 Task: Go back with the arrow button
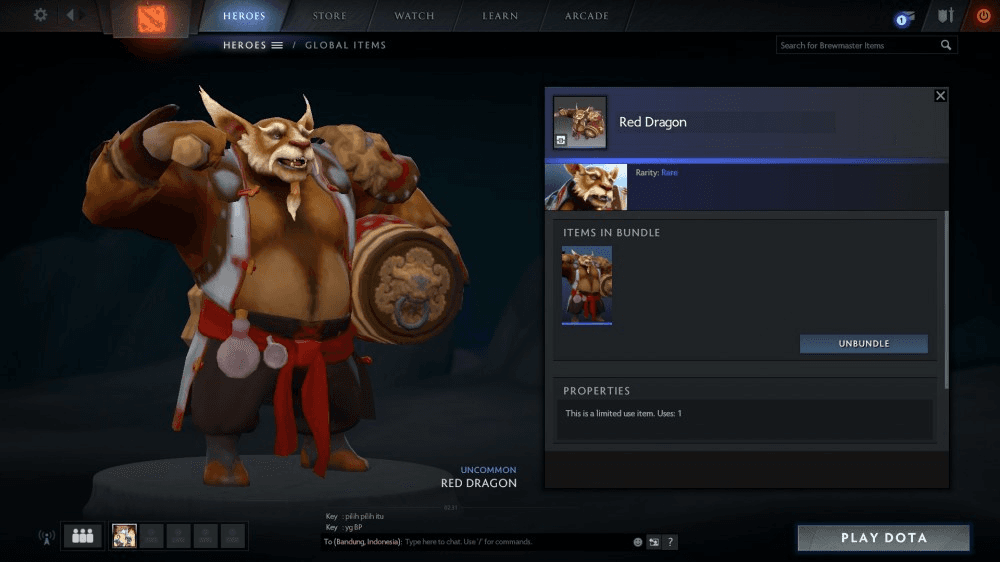click(x=72, y=15)
